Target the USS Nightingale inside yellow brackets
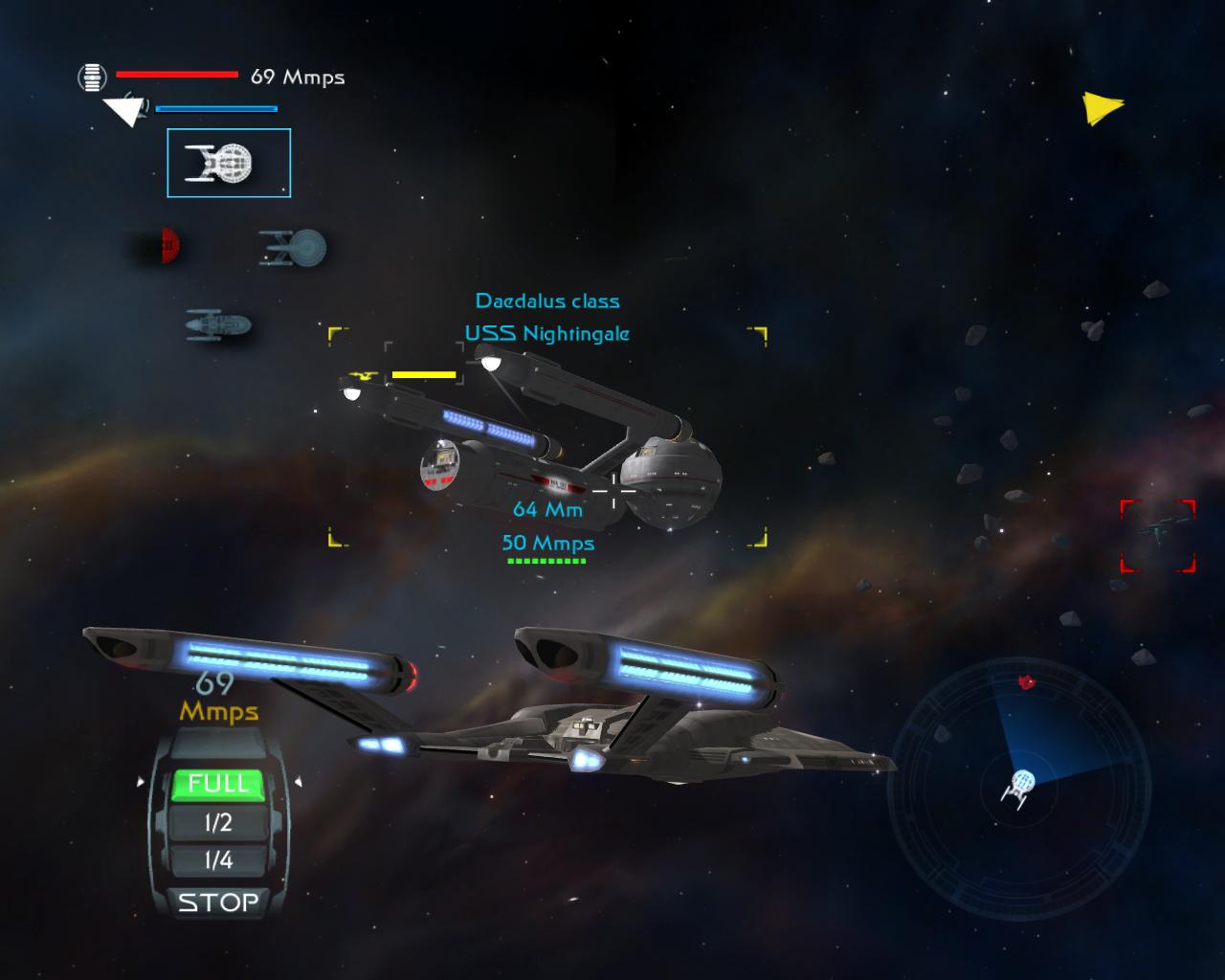The image size is (1225, 980). (x=547, y=440)
